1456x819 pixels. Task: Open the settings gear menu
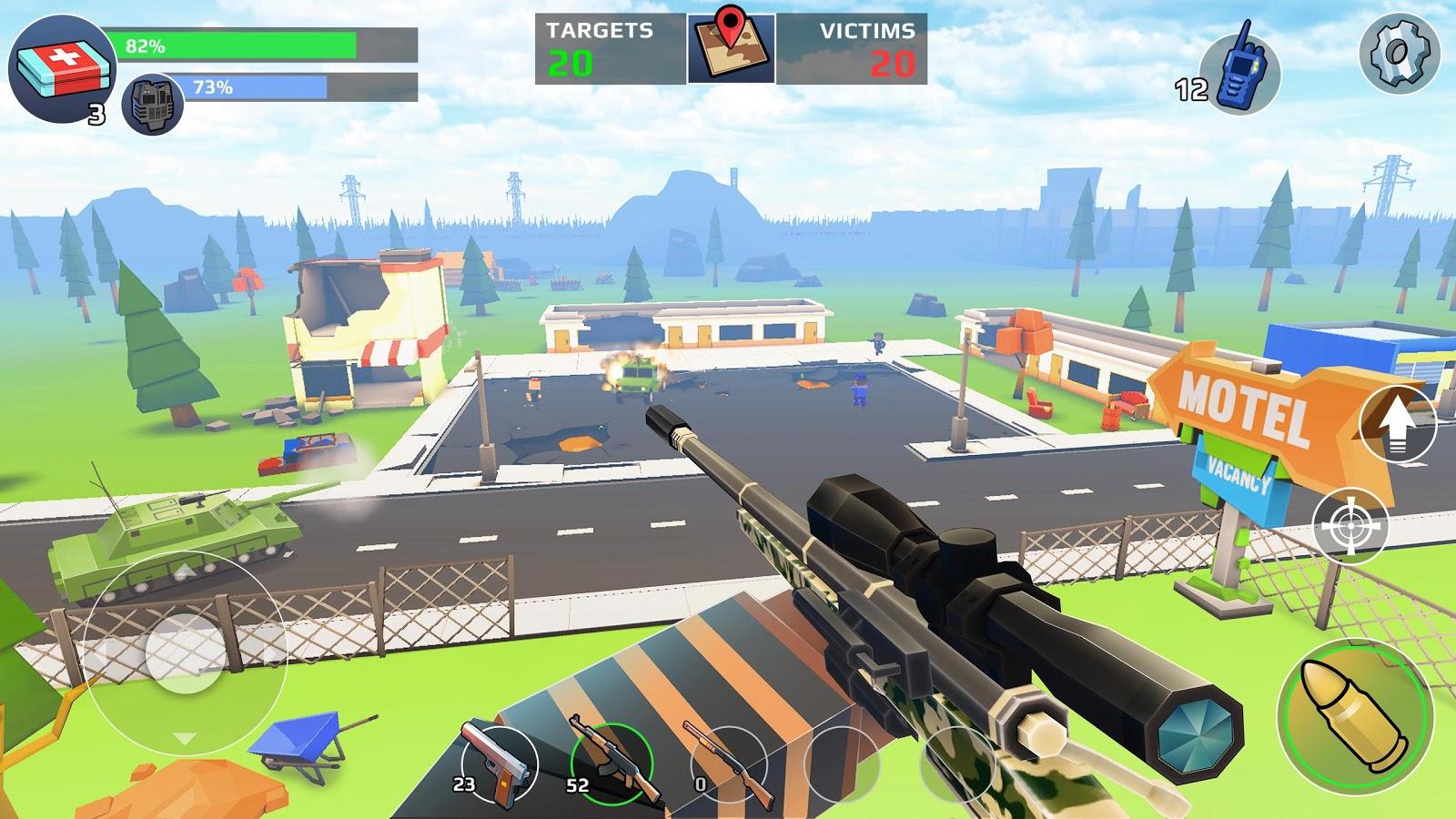point(1399,54)
